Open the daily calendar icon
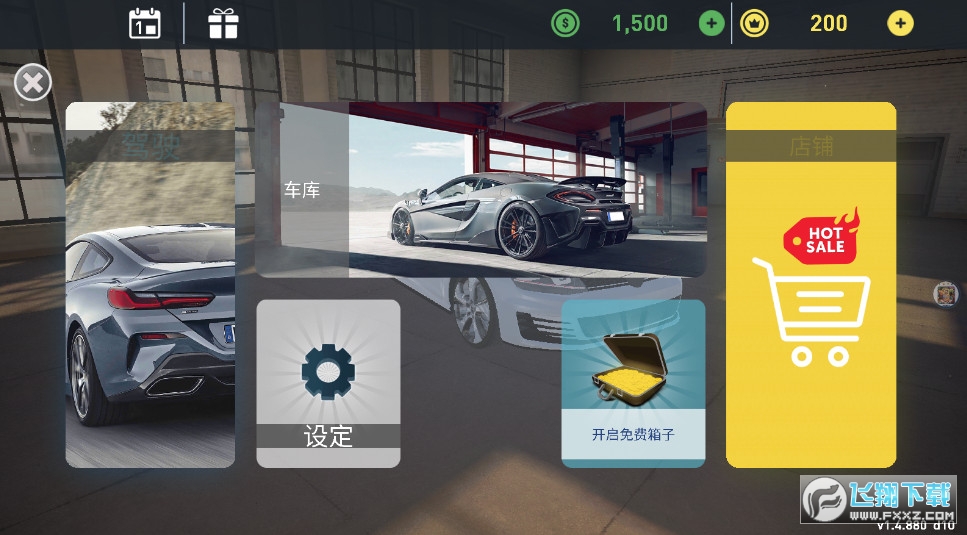 145,23
